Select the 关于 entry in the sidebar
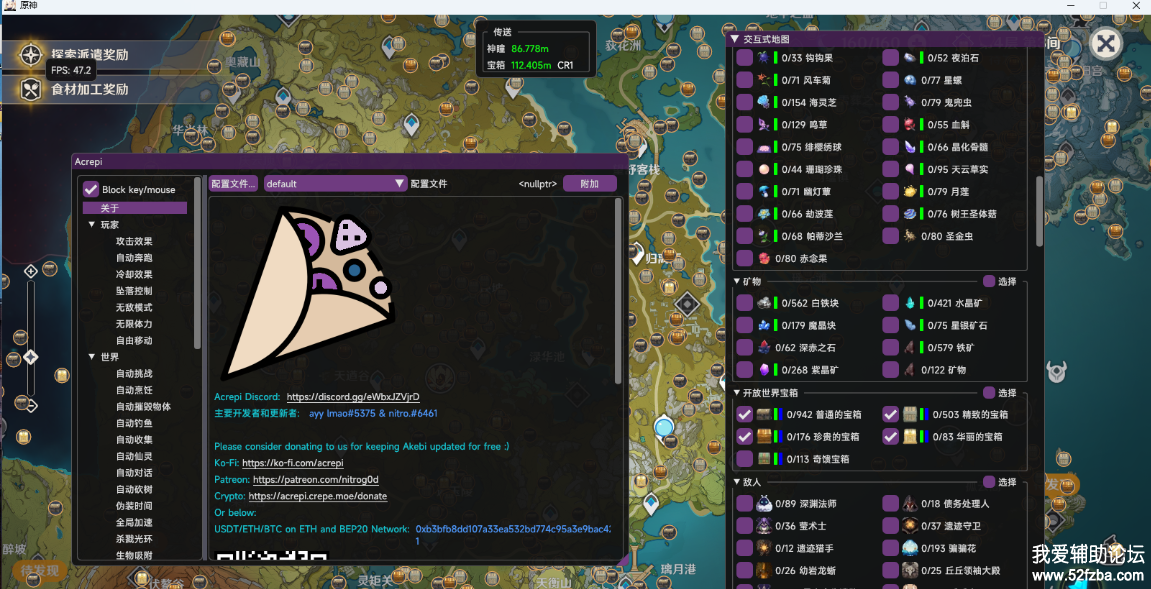Image resolution: width=1151 pixels, height=589 pixels. coord(110,208)
